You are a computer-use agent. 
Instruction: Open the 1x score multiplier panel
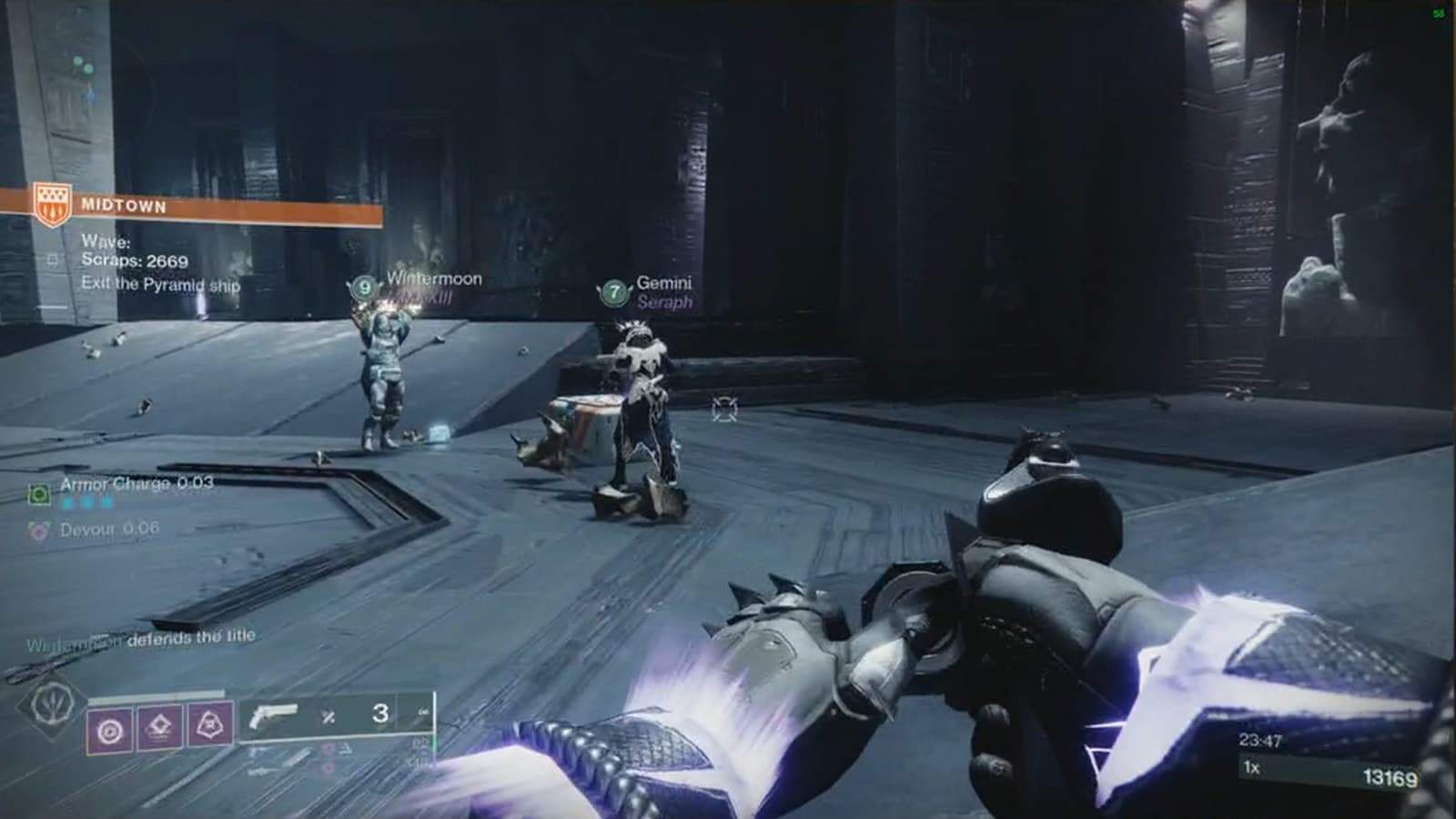click(x=1250, y=767)
